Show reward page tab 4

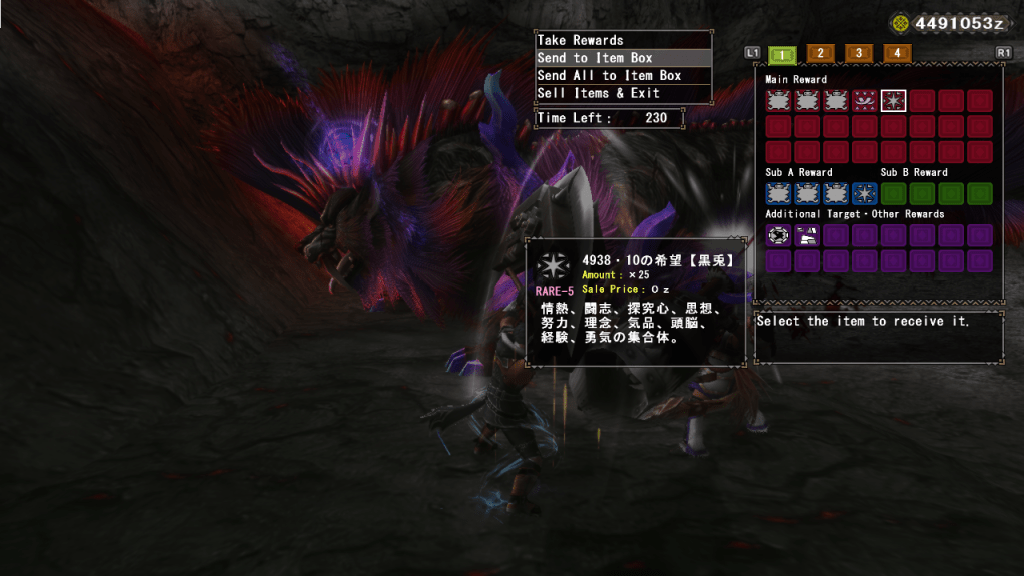pyautogui.click(x=896, y=53)
